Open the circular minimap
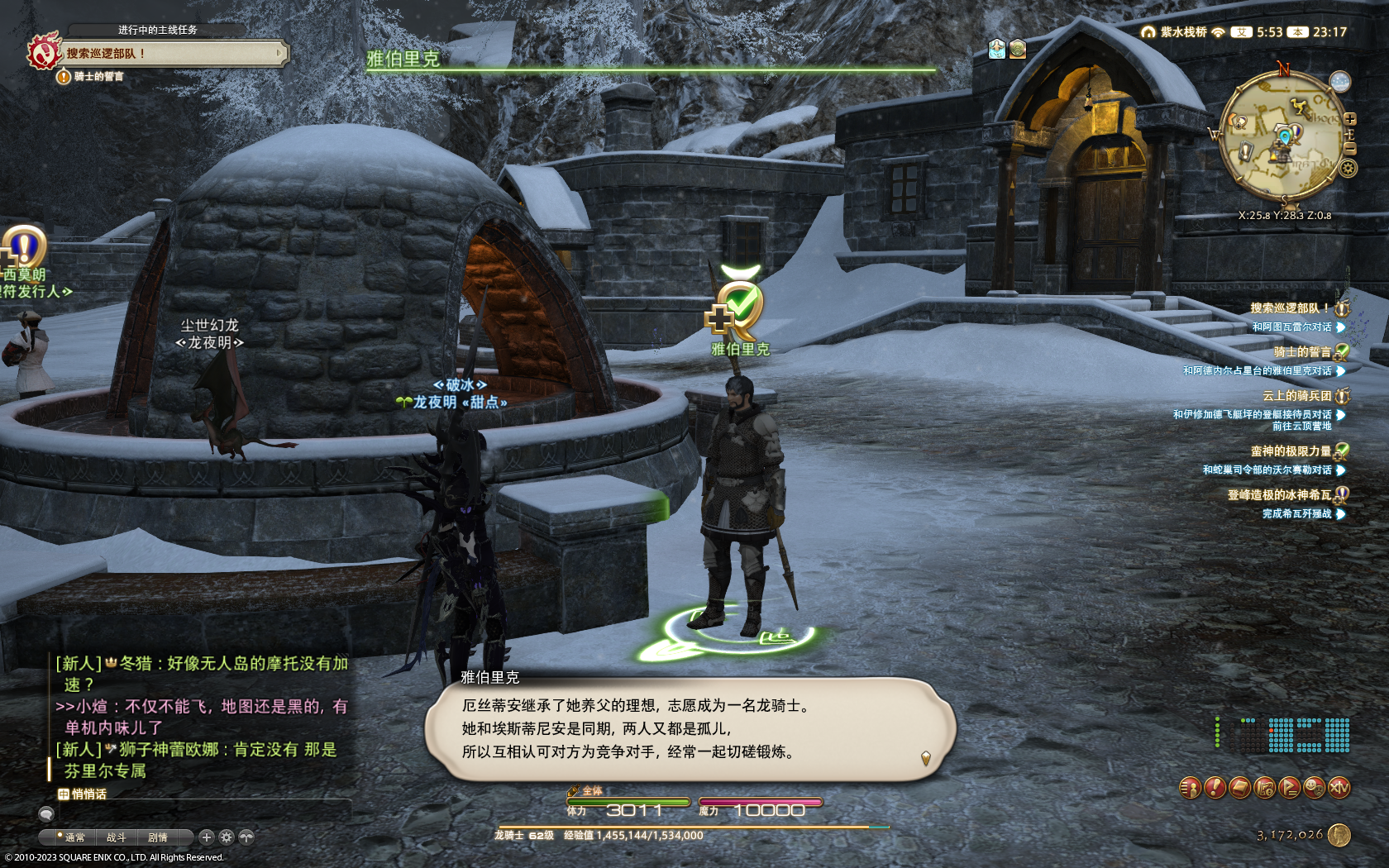1389x868 pixels. coord(1282,136)
